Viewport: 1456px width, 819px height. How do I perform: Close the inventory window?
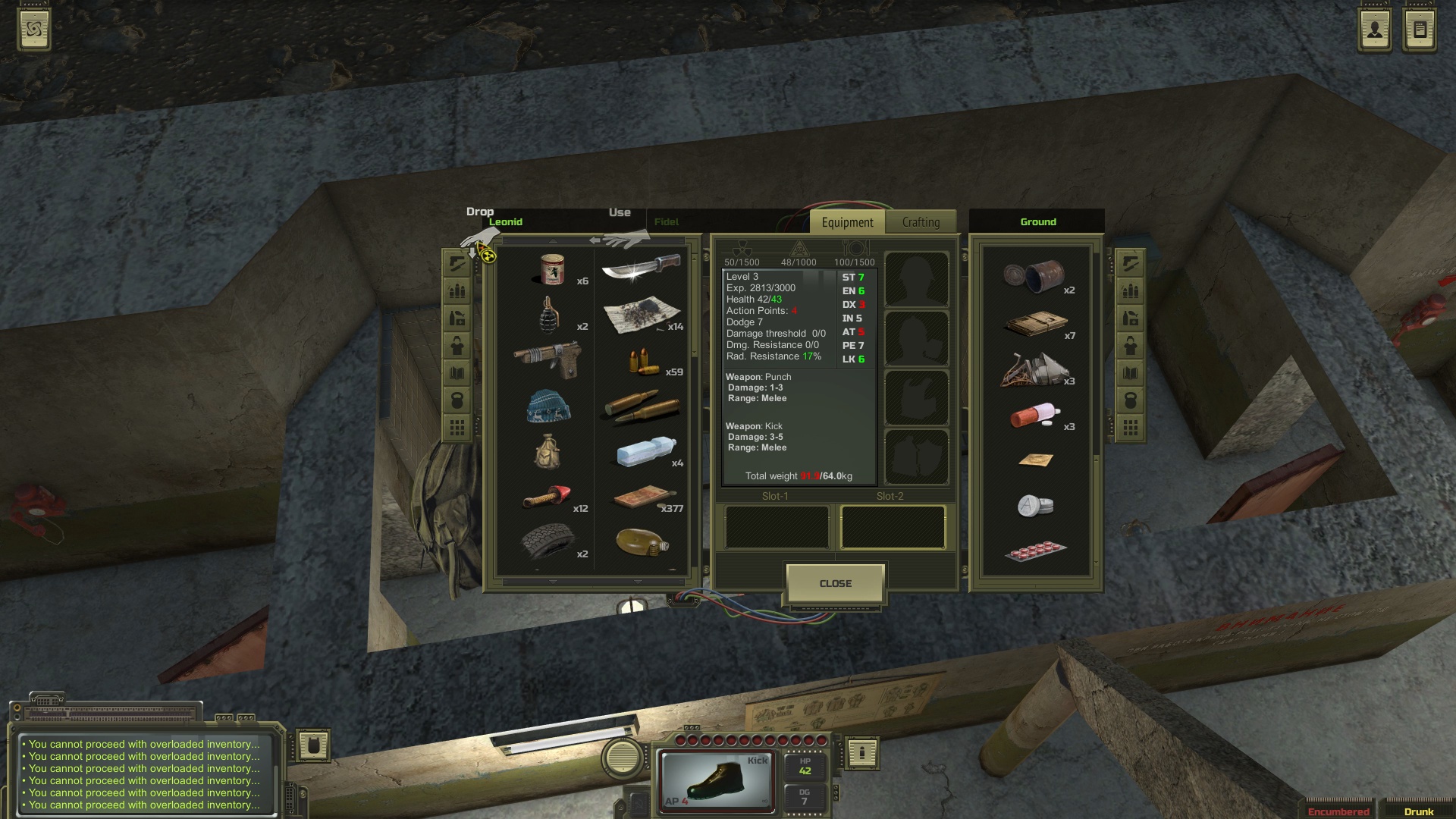[835, 583]
